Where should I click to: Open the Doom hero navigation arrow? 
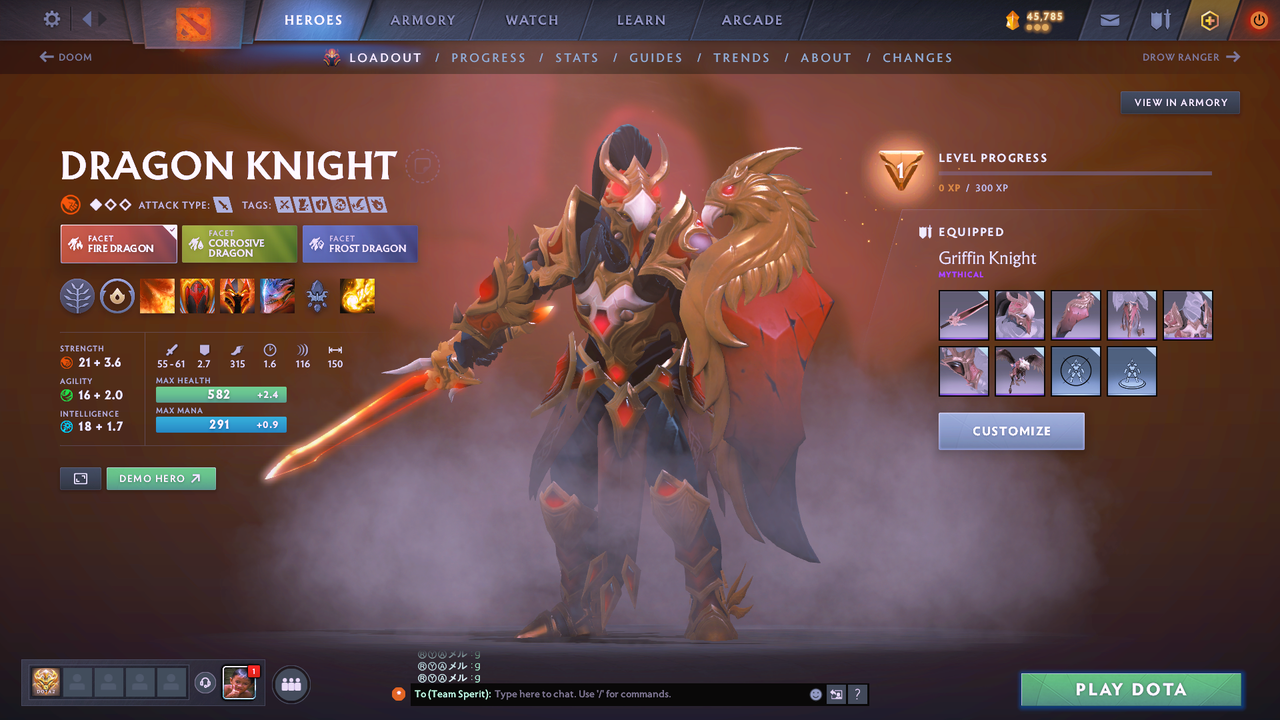point(66,57)
